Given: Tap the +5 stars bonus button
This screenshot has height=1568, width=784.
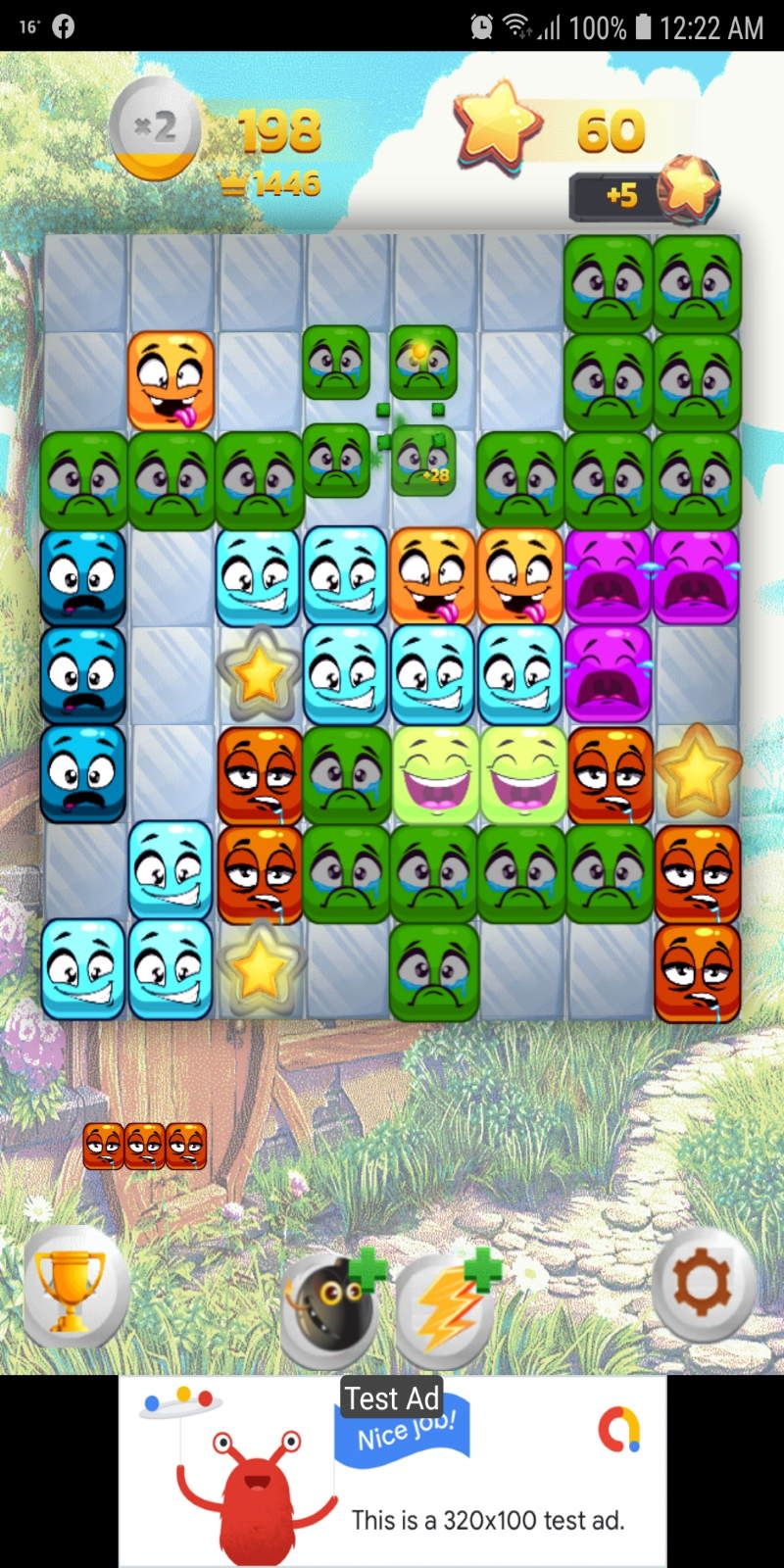Looking at the screenshot, I should pyautogui.click(x=643, y=193).
